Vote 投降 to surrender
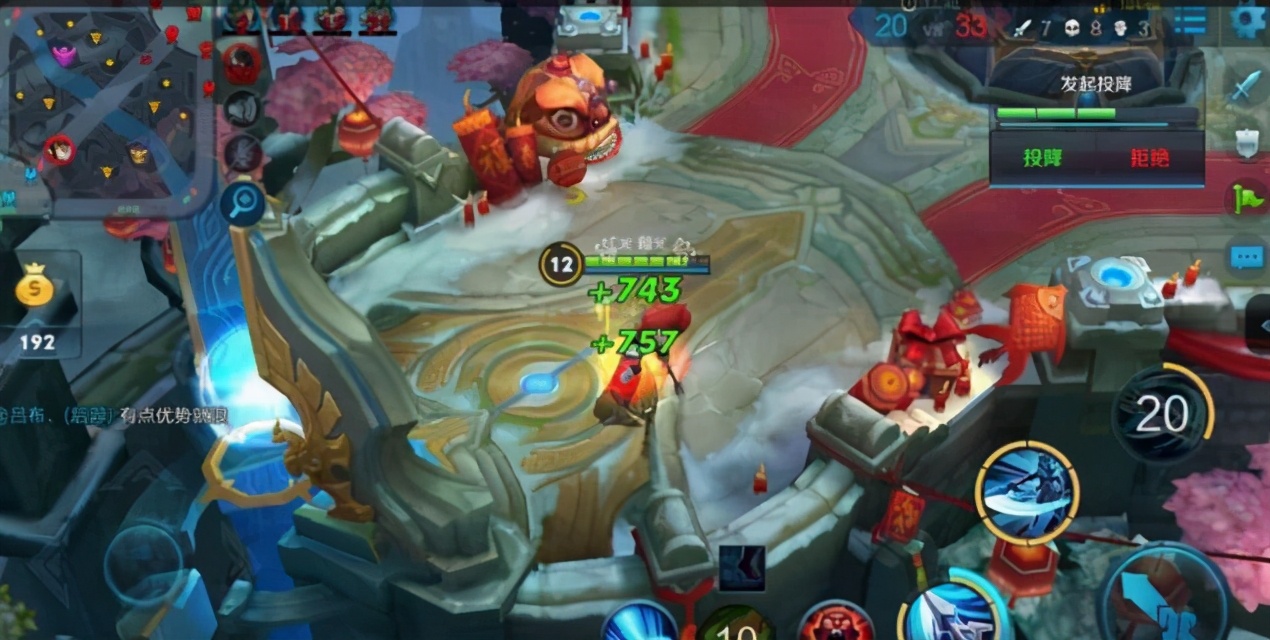Viewport: 1270px width, 640px height. tap(1040, 158)
